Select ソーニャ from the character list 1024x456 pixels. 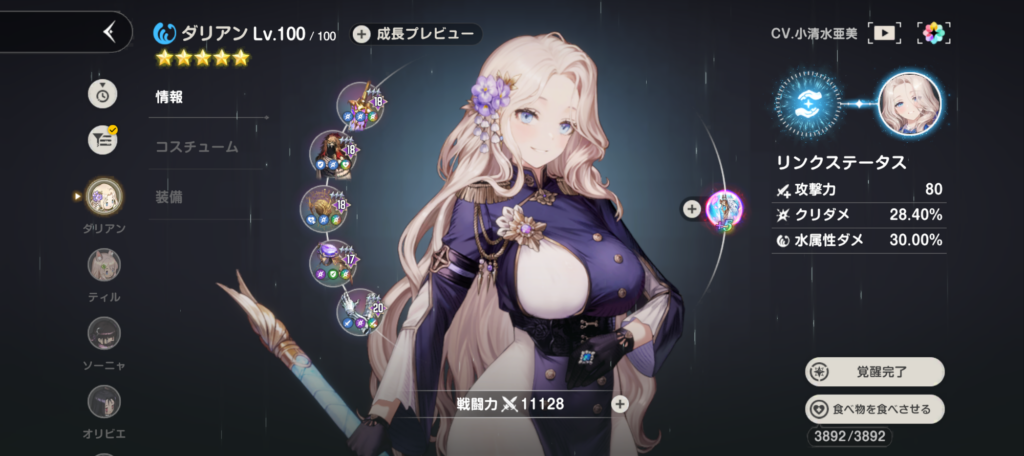(104, 333)
